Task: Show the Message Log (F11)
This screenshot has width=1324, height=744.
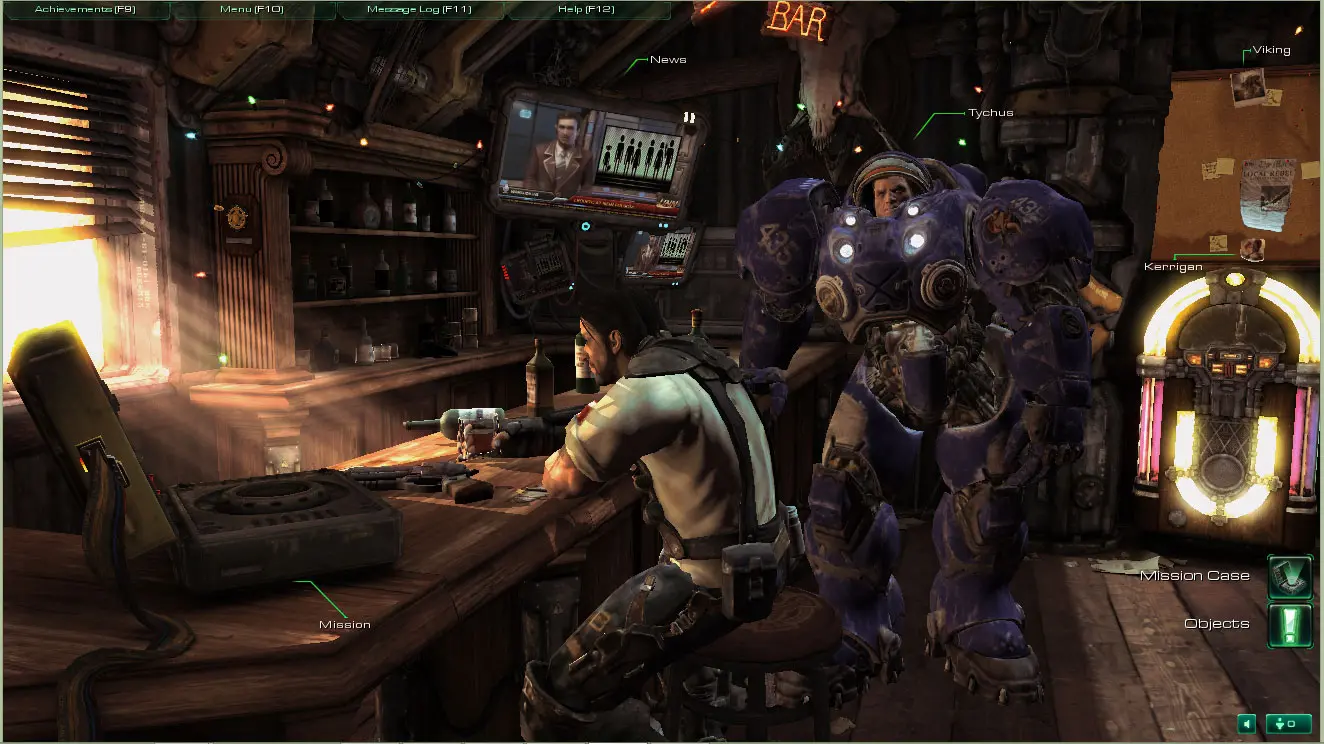Action: pyautogui.click(x=419, y=10)
